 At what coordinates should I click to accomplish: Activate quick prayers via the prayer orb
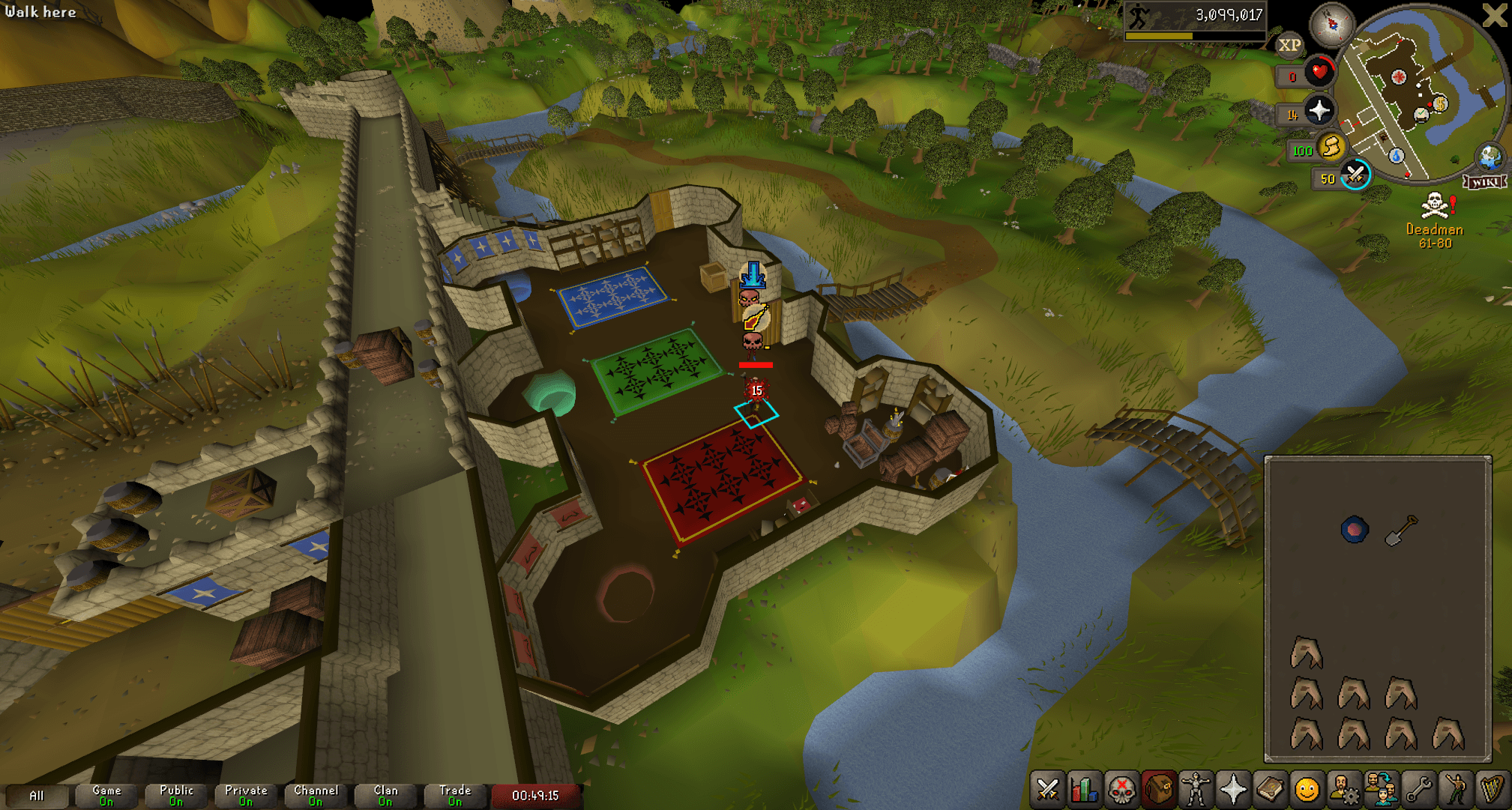pos(1321,112)
